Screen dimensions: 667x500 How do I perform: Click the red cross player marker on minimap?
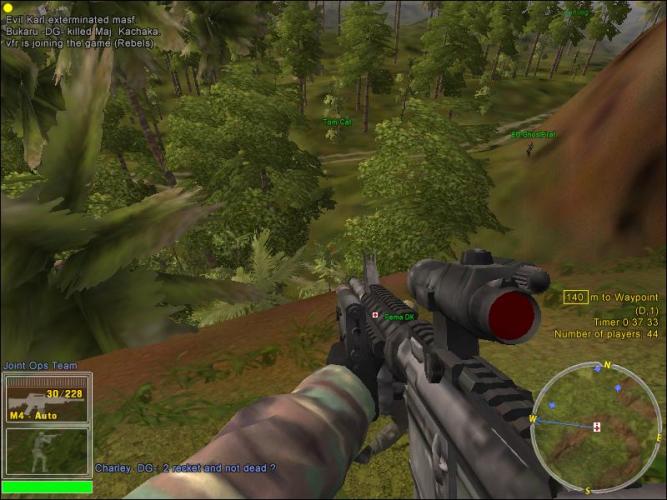pos(597,427)
